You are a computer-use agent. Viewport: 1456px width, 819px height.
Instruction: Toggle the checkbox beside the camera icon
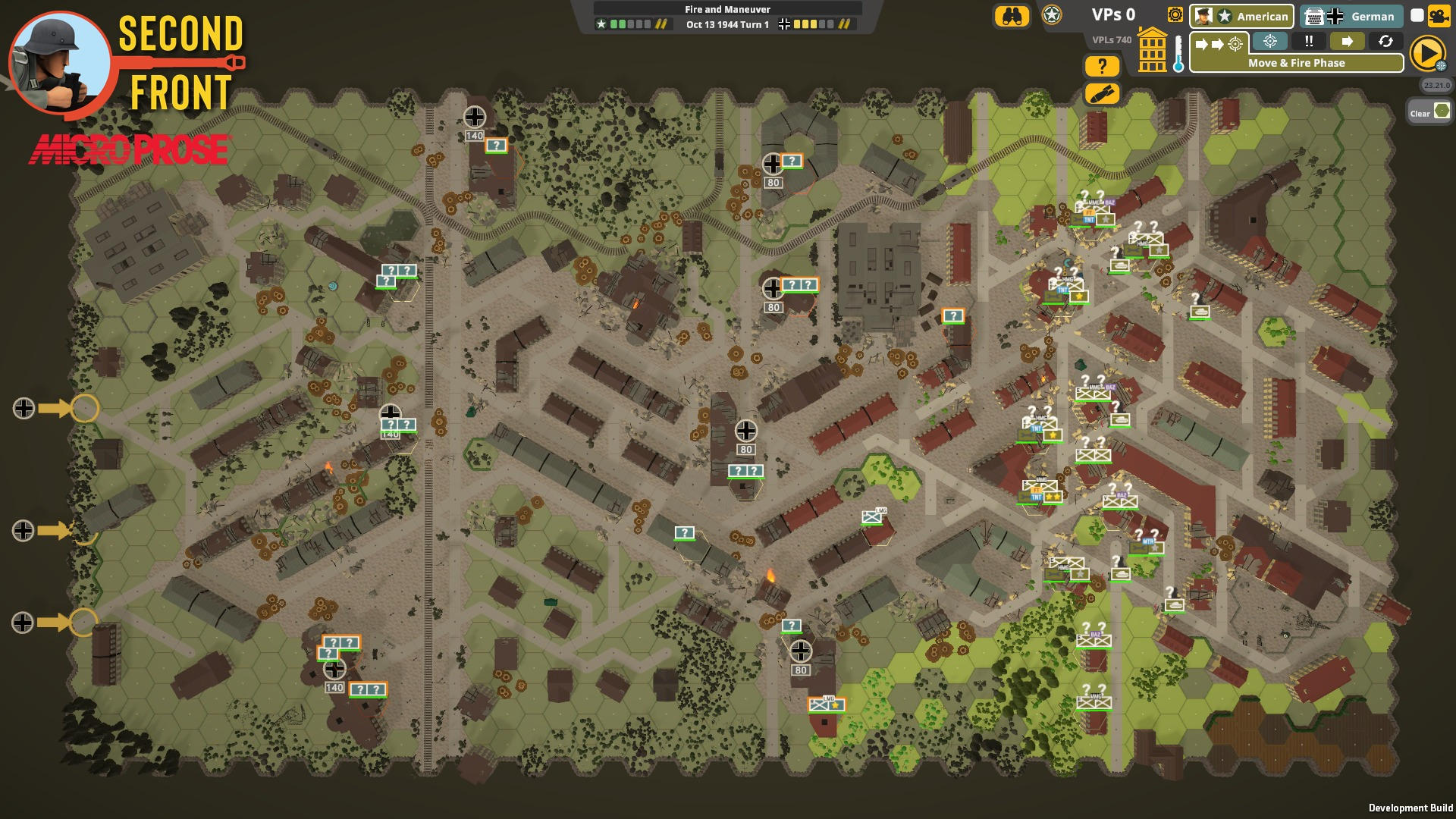point(1415,15)
